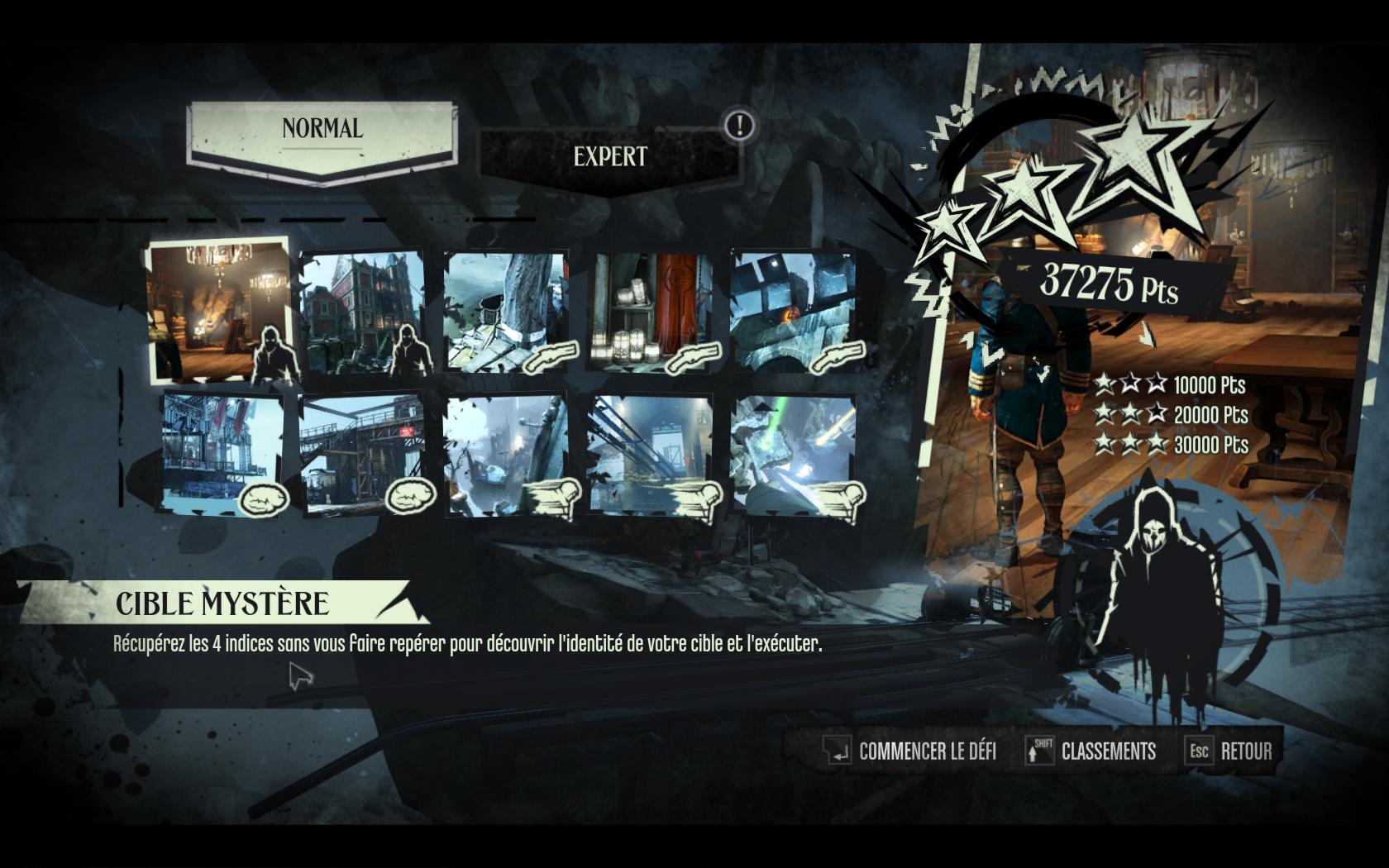Select the foggy leaning tower challenge

pos(507,455)
